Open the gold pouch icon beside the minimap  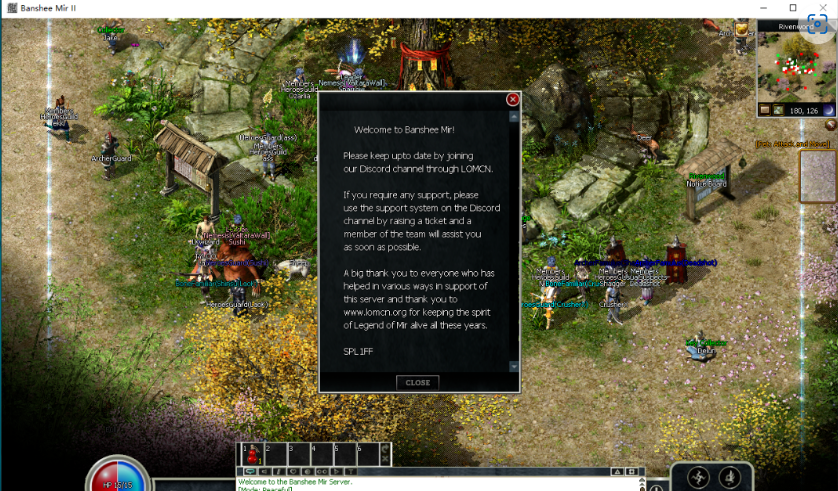pyautogui.click(x=742, y=30)
